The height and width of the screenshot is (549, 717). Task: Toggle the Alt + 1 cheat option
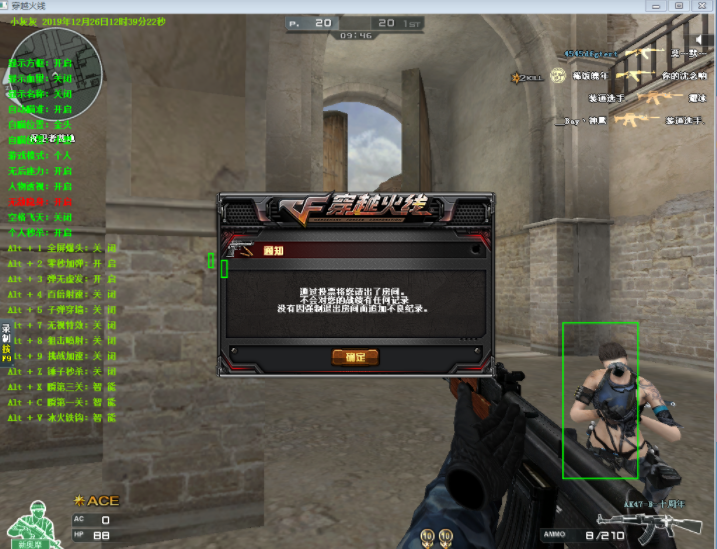tap(62, 246)
